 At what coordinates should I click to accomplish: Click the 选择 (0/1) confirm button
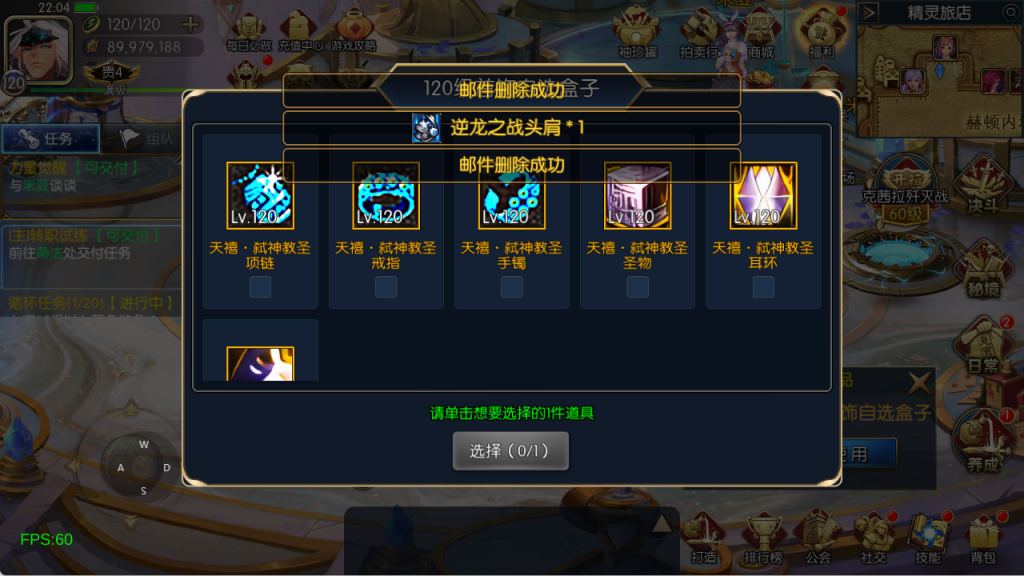510,451
